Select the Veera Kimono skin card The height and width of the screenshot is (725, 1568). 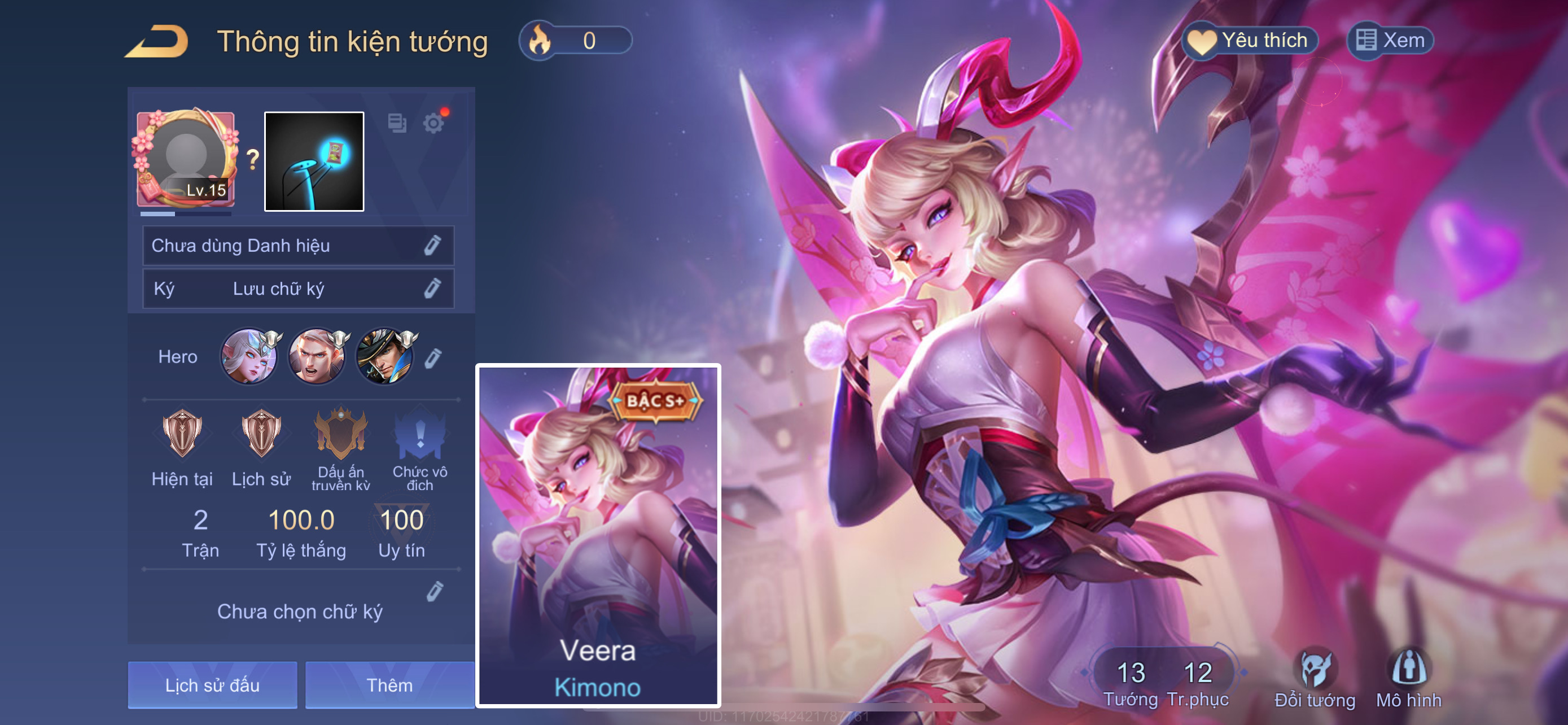click(598, 536)
